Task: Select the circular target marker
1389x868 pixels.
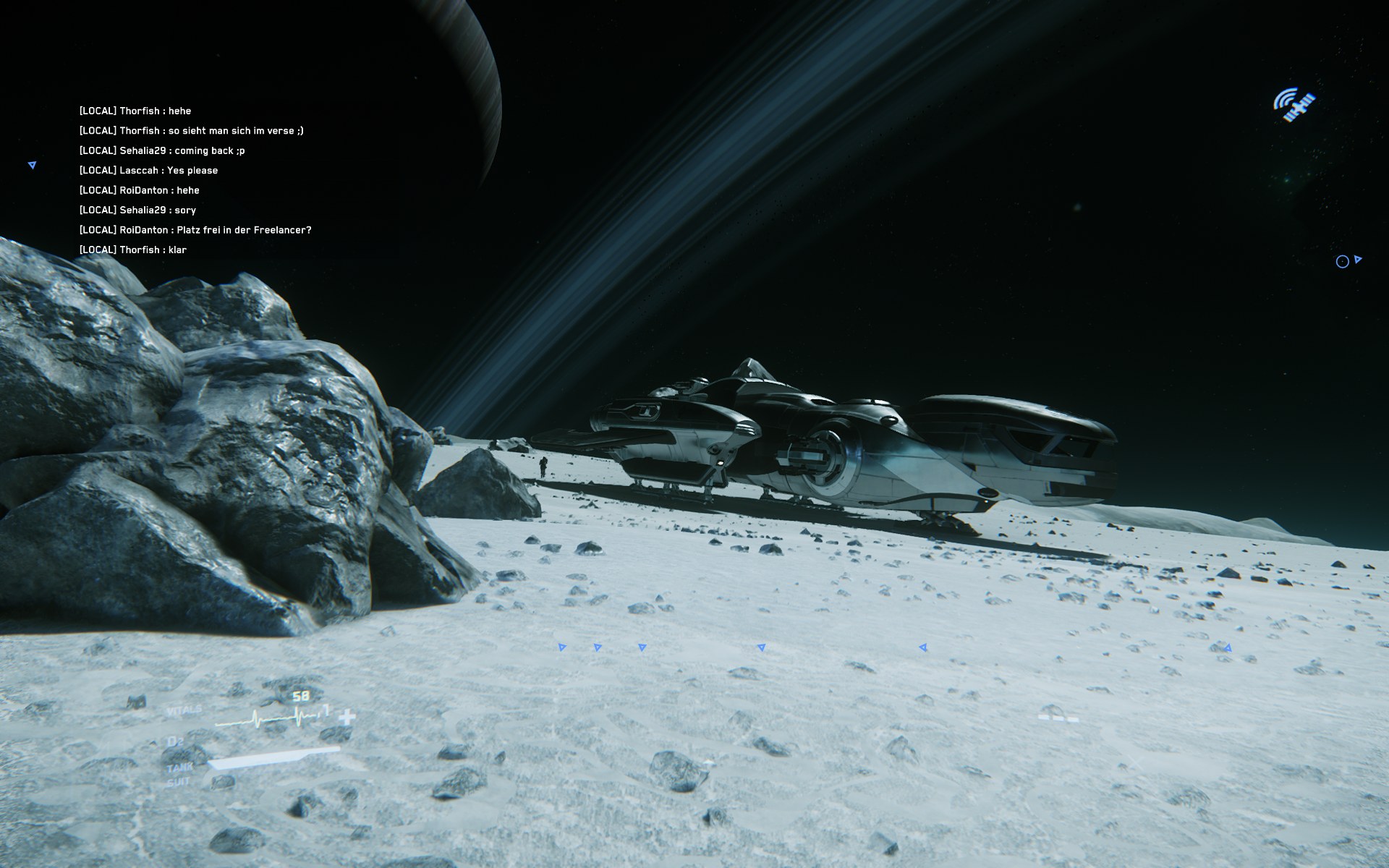Action: pyautogui.click(x=1342, y=262)
